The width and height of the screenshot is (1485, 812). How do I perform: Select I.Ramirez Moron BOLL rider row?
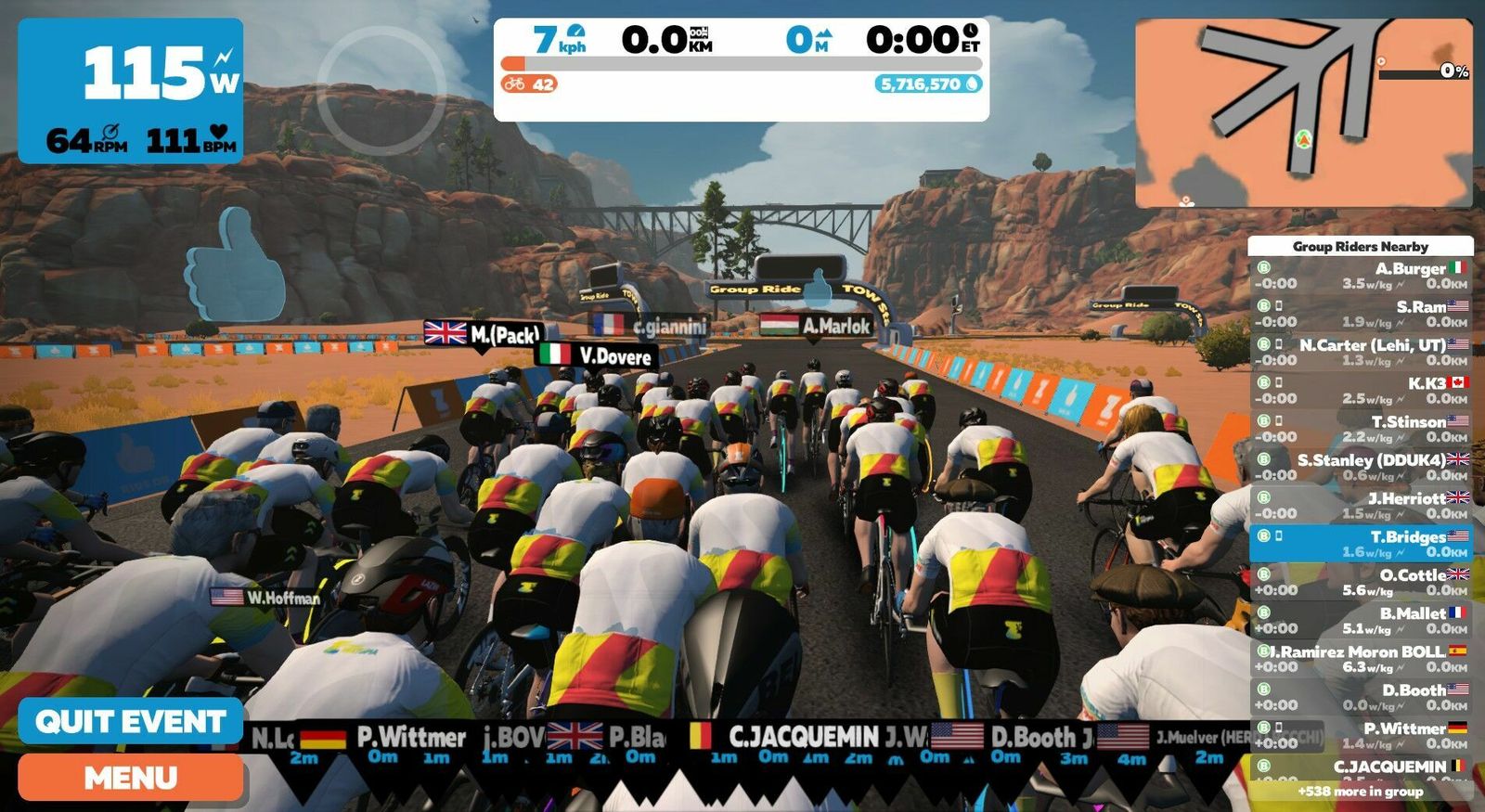(1361, 659)
